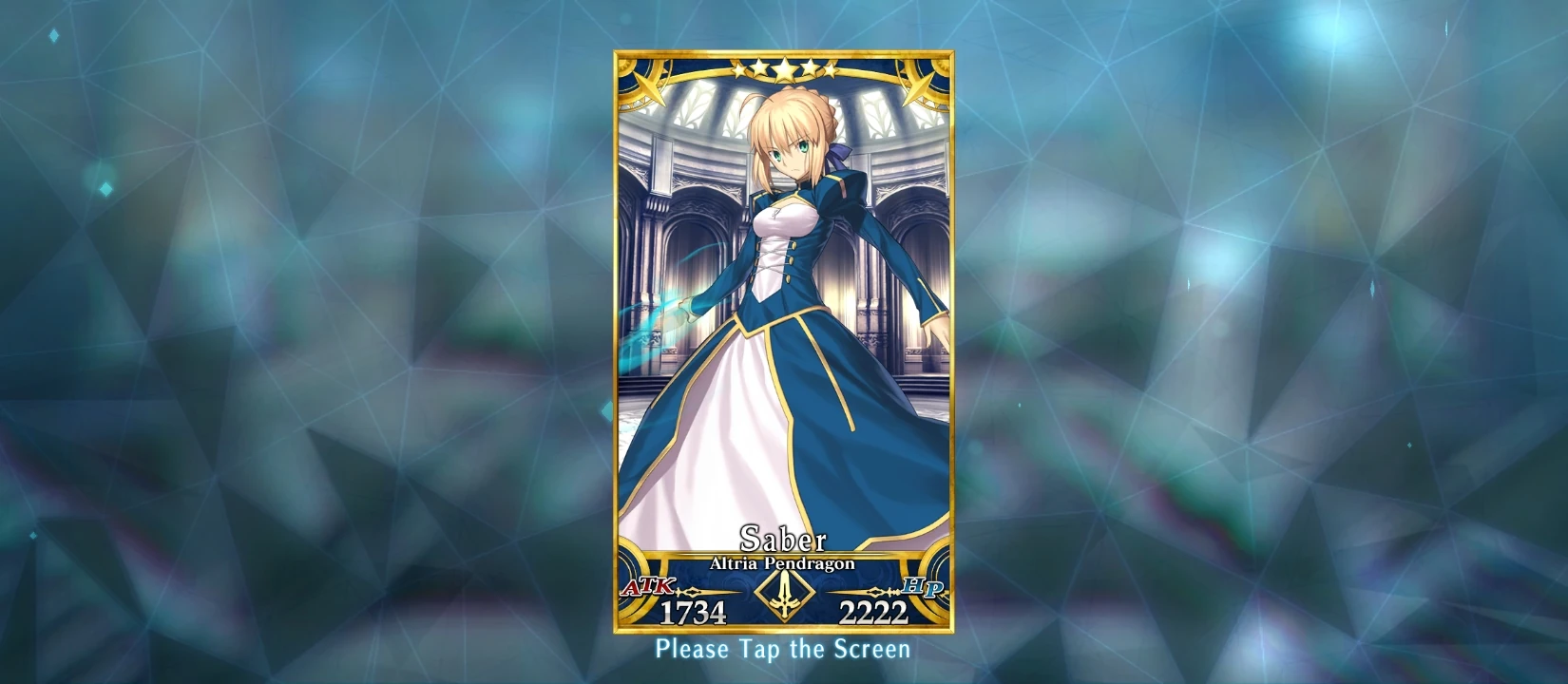Click the center star of the rarity row
This screenshot has height=684, width=1568.
pyautogui.click(x=785, y=68)
